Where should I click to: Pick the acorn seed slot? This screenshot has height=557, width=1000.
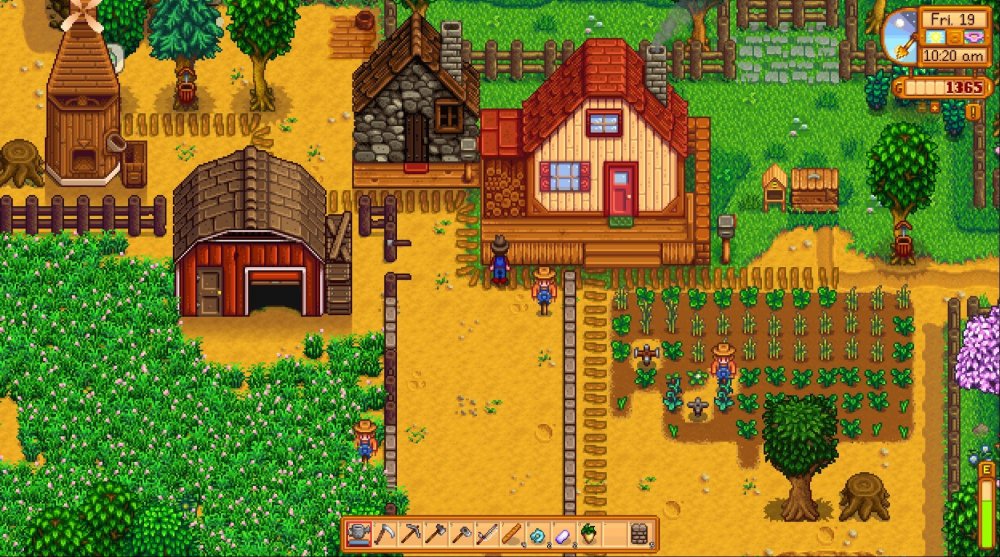pyautogui.click(x=590, y=533)
